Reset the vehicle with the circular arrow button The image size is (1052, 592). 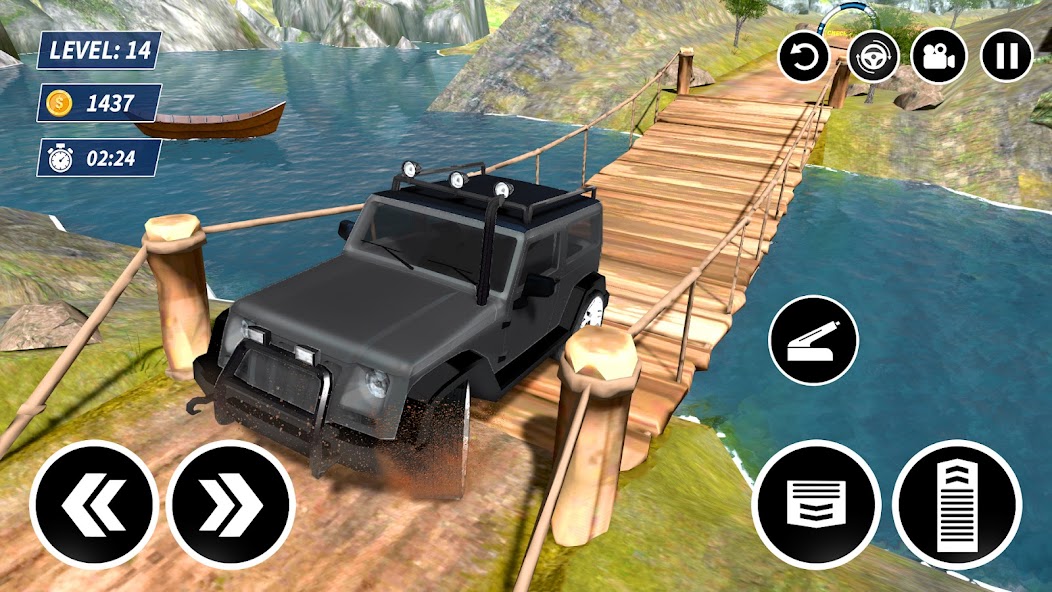click(805, 55)
